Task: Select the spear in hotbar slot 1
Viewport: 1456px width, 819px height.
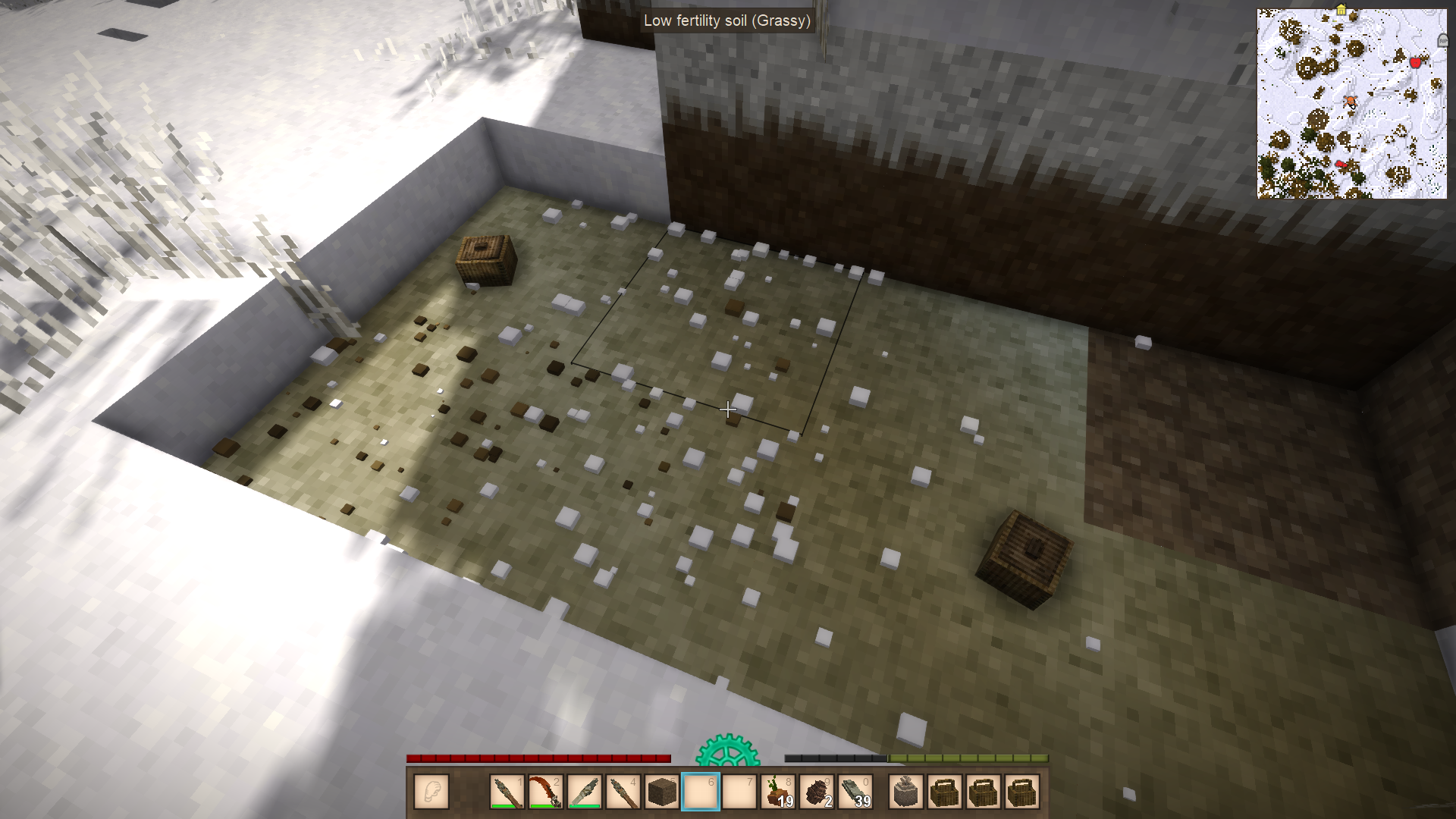Action: click(507, 792)
